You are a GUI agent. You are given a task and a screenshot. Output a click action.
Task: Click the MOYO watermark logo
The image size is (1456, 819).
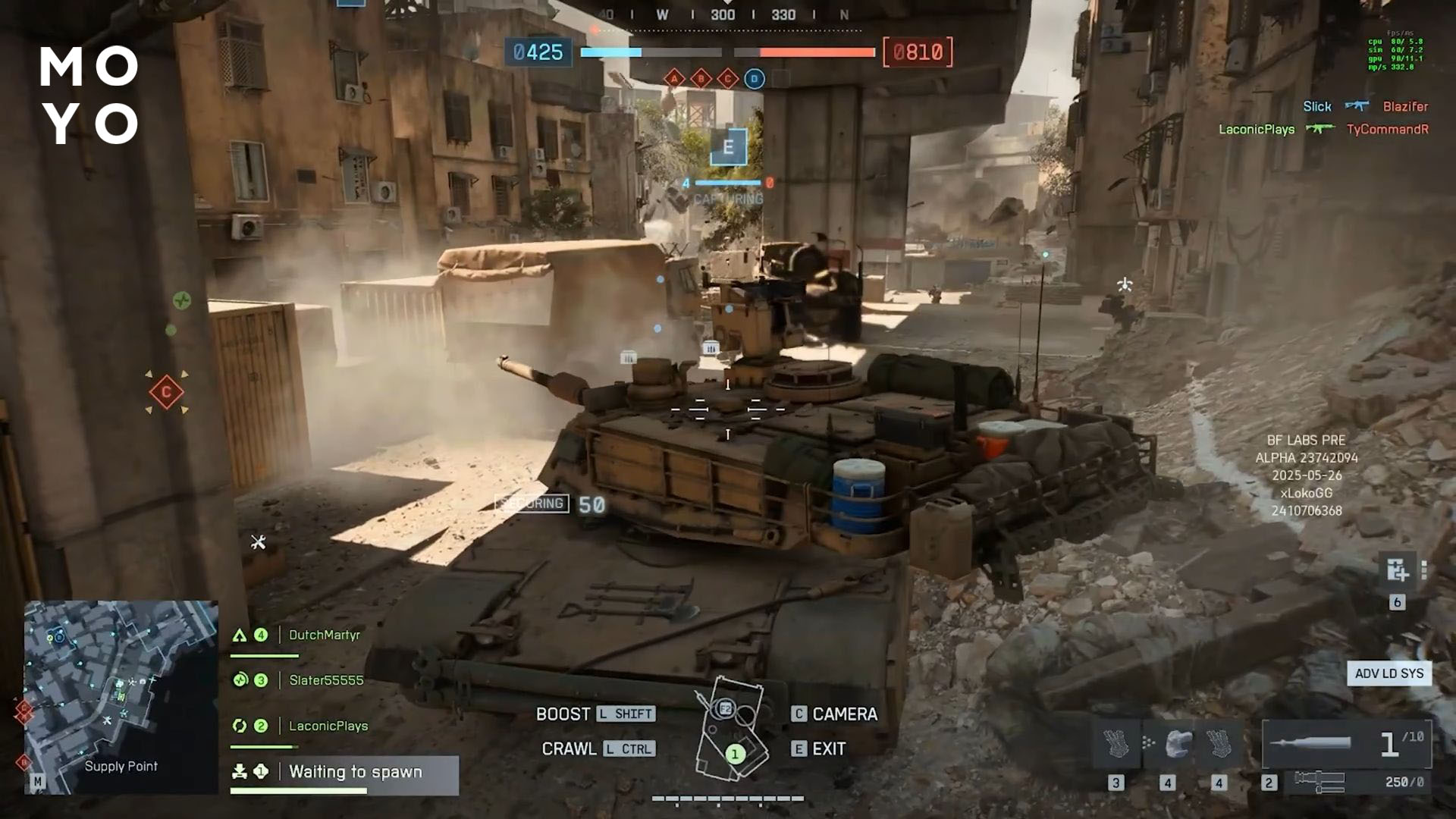(89, 95)
